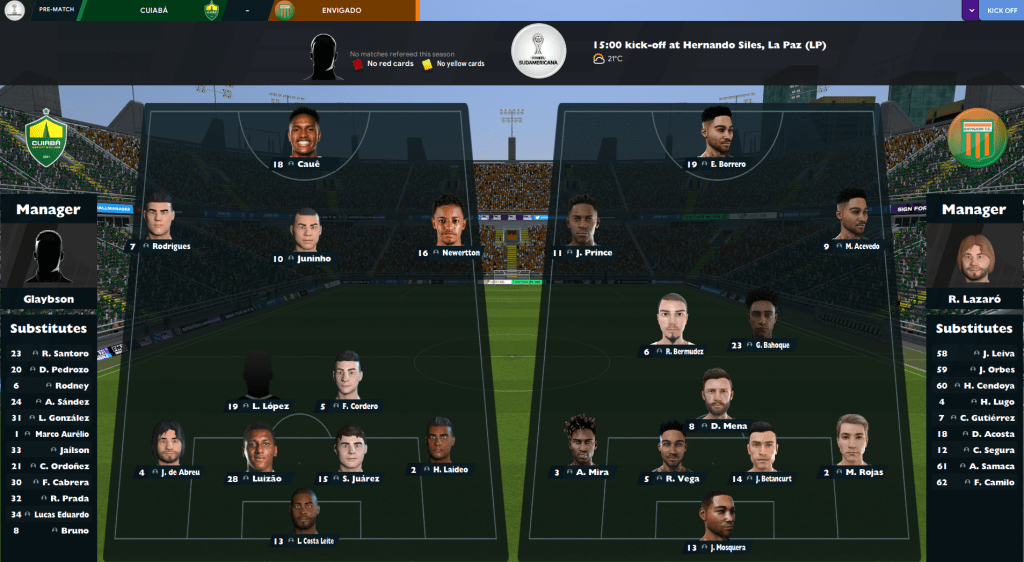Open the dropdown arrow beside Kick Off
The width and height of the screenshot is (1024, 562).
970,11
